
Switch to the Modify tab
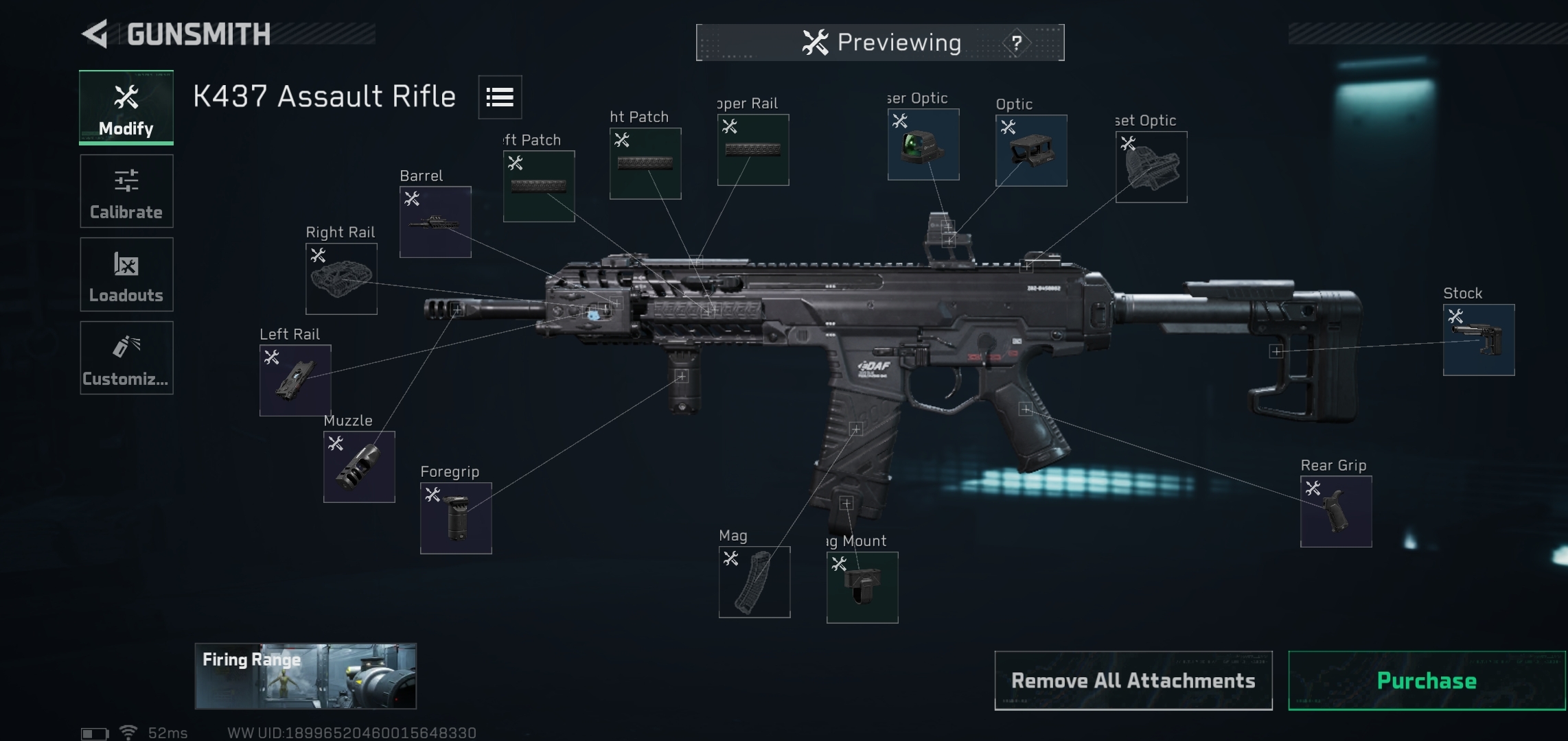pyautogui.click(x=126, y=108)
